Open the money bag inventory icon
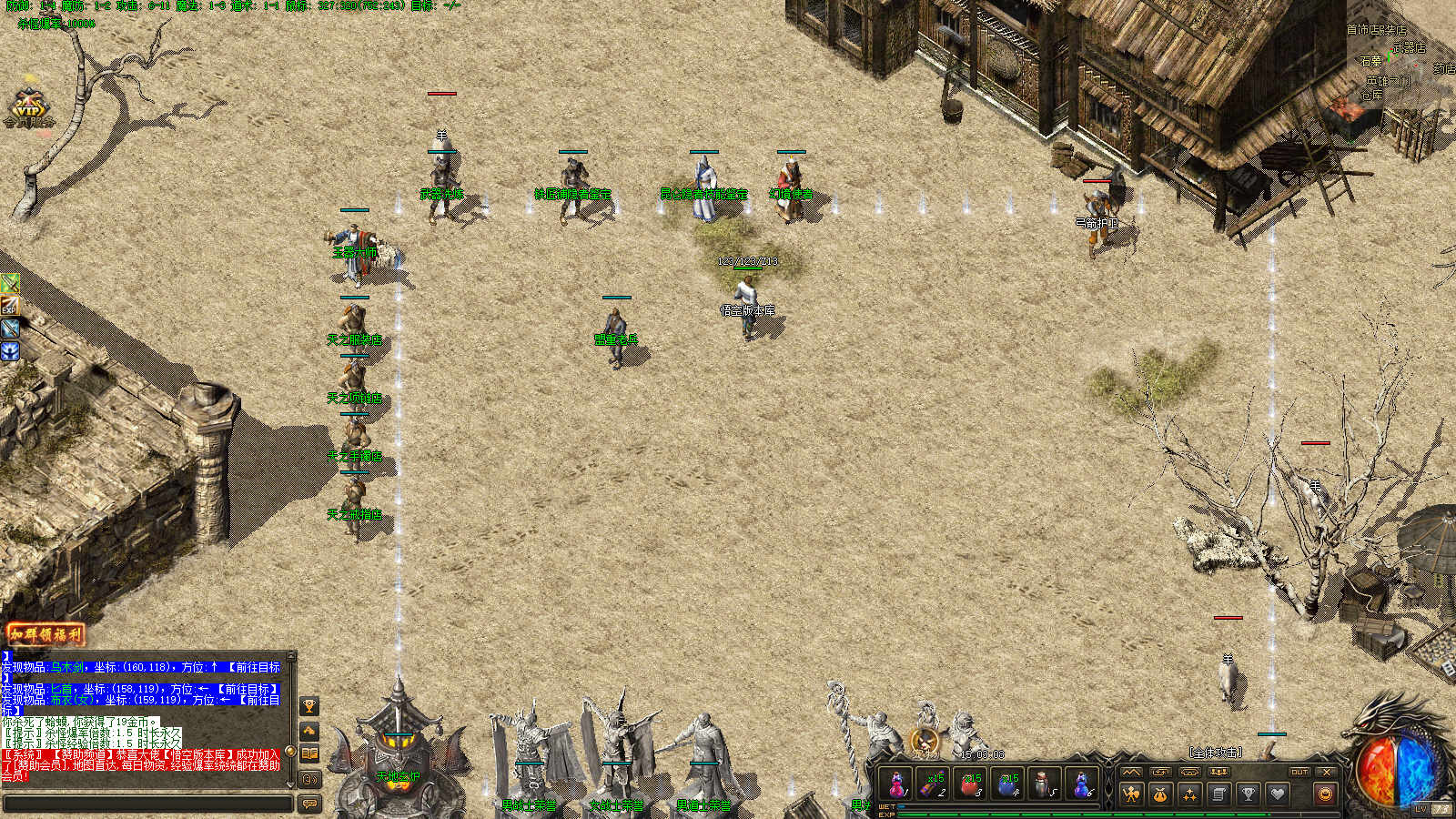 click(1160, 794)
